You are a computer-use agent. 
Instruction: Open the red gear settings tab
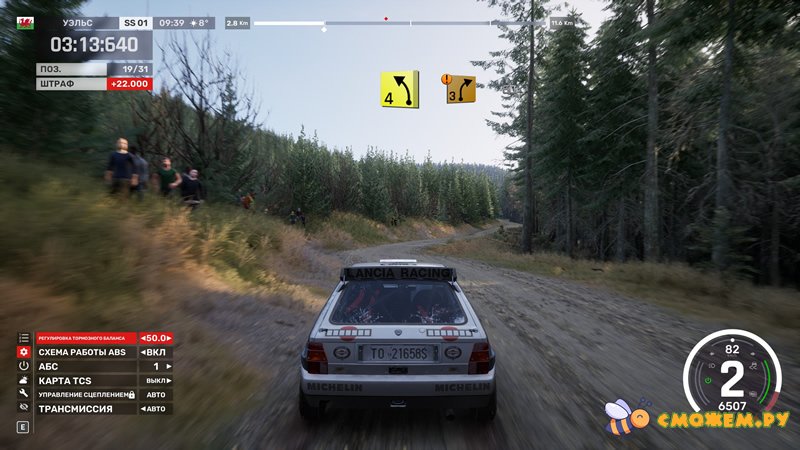click(23, 353)
